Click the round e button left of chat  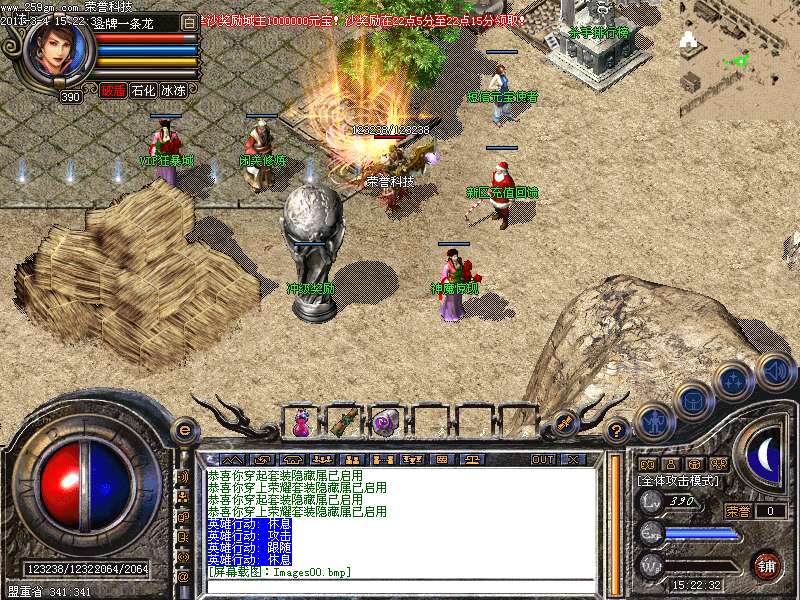[184, 429]
